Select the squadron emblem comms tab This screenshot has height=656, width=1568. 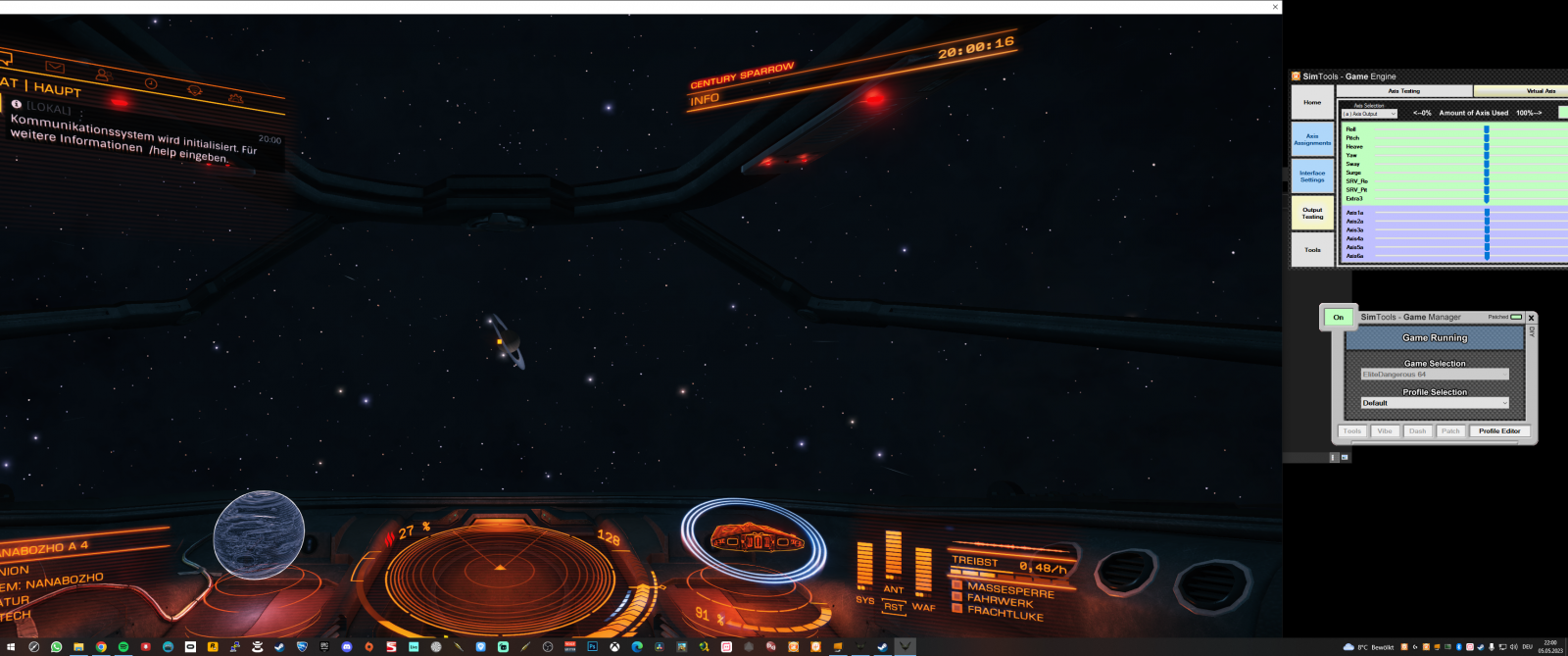pyautogui.click(x=194, y=90)
